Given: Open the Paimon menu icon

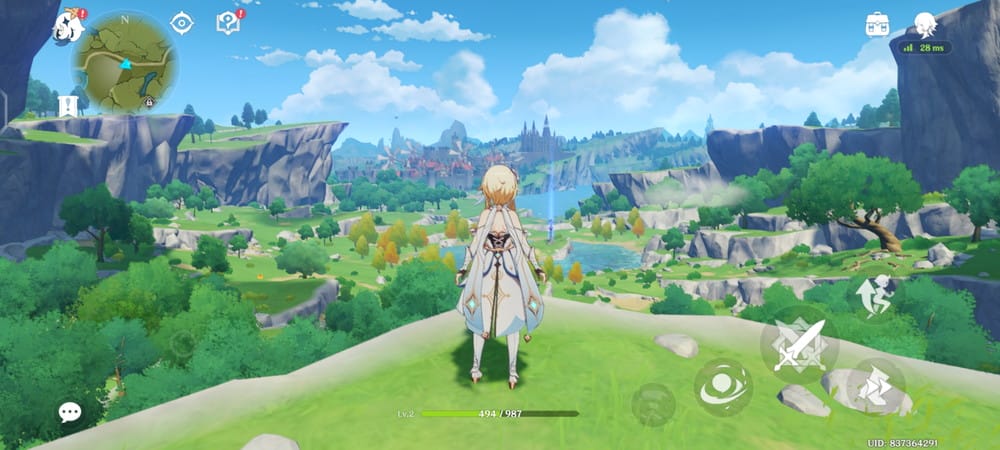Looking at the screenshot, I should pyautogui.click(x=68, y=26).
